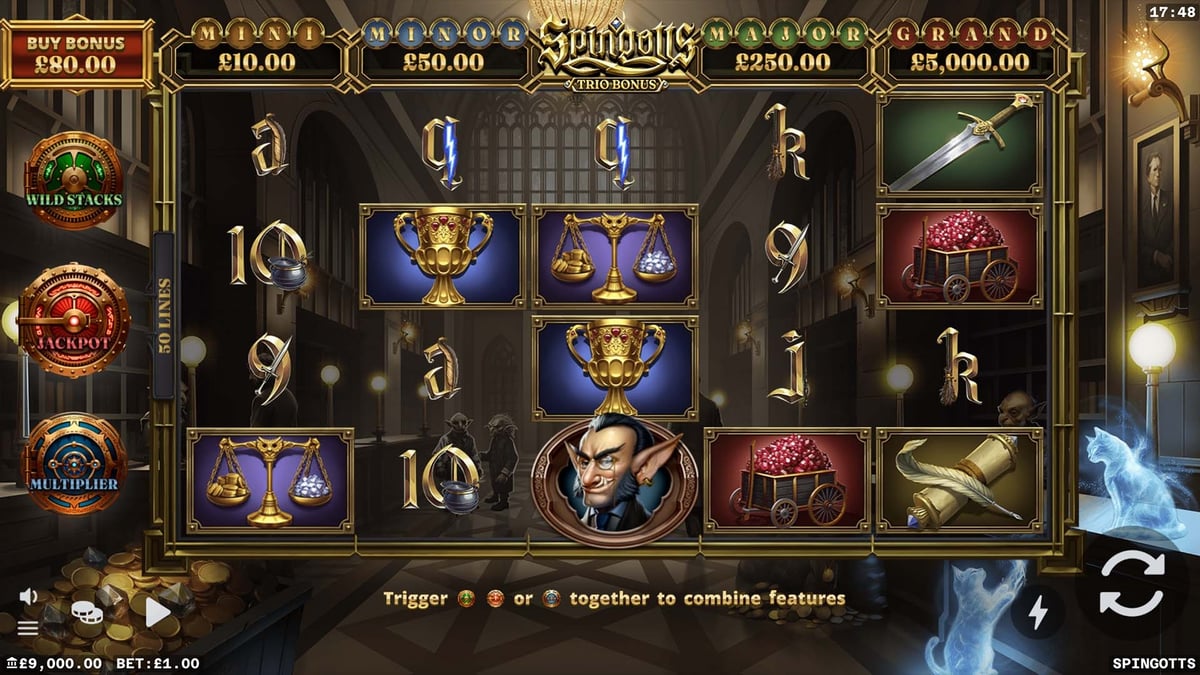Click the blue Multiplier feature medallion
This screenshot has width=1200, height=675.
coord(74,465)
